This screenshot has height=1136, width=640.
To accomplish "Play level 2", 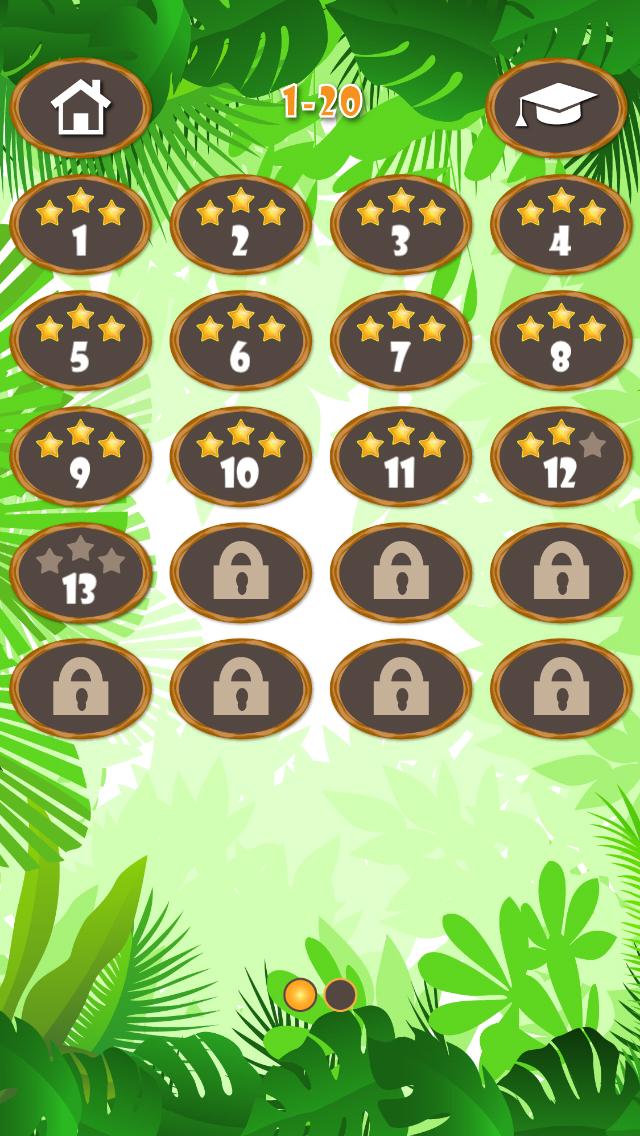I will [241, 225].
